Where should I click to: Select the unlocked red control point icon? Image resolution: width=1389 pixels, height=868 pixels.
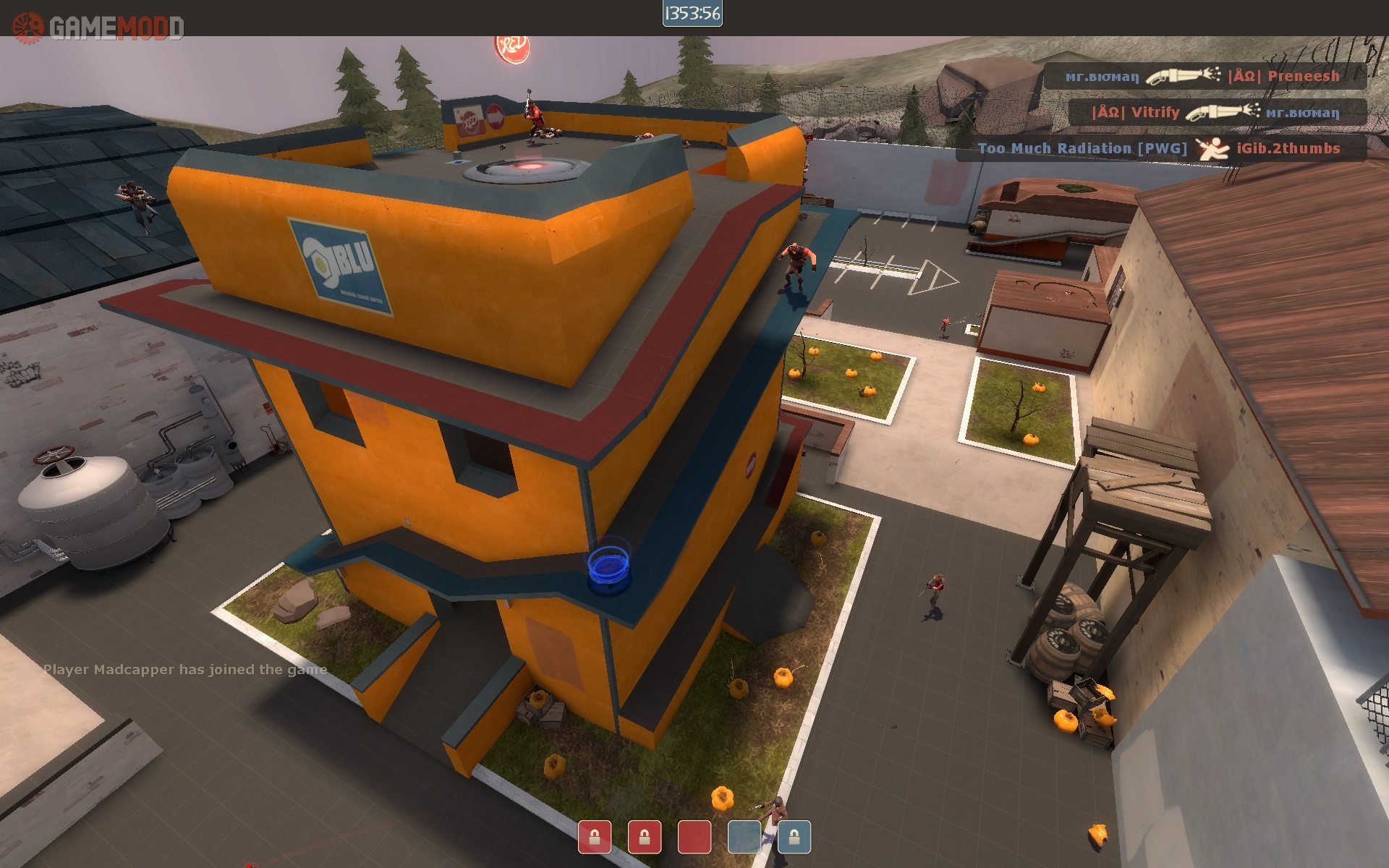click(694, 837)
